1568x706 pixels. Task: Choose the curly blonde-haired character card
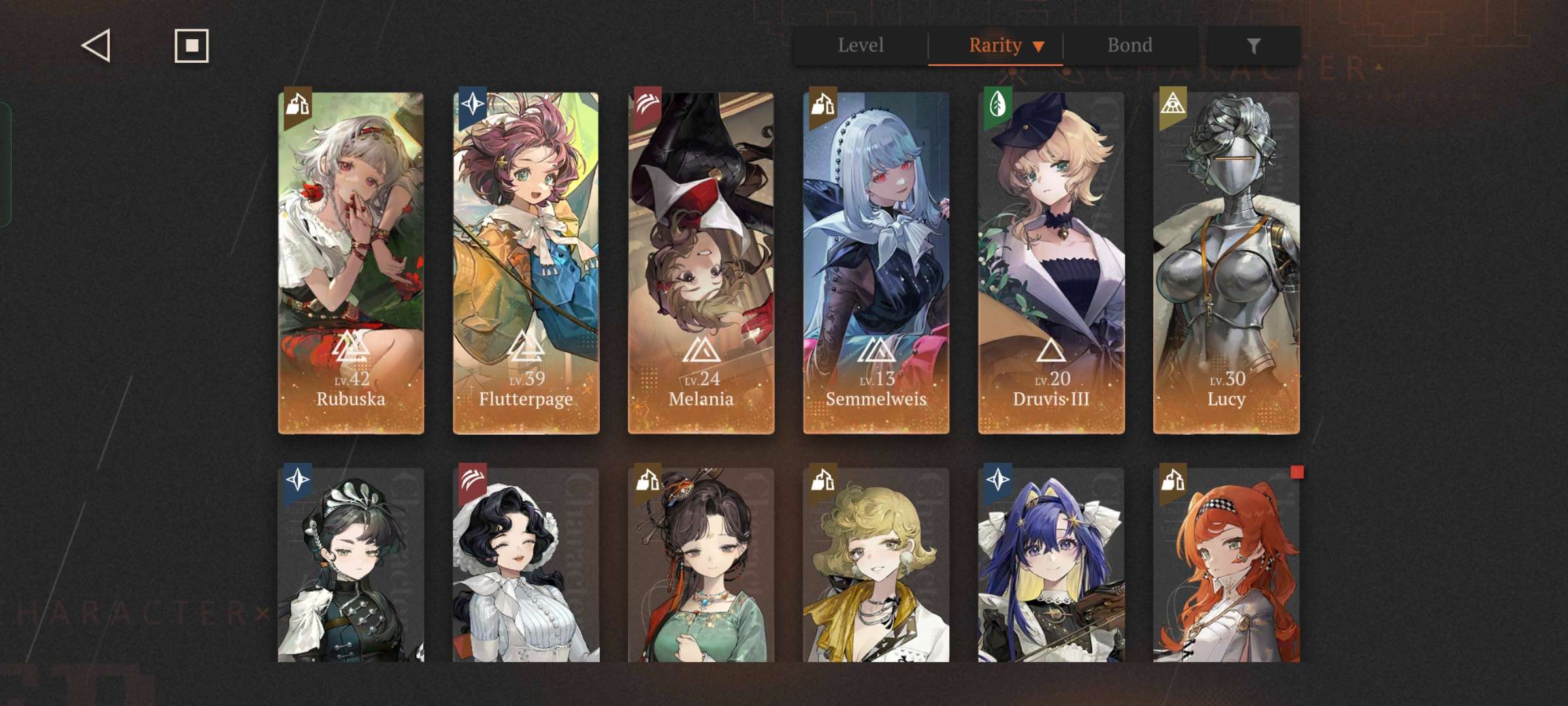876,565
